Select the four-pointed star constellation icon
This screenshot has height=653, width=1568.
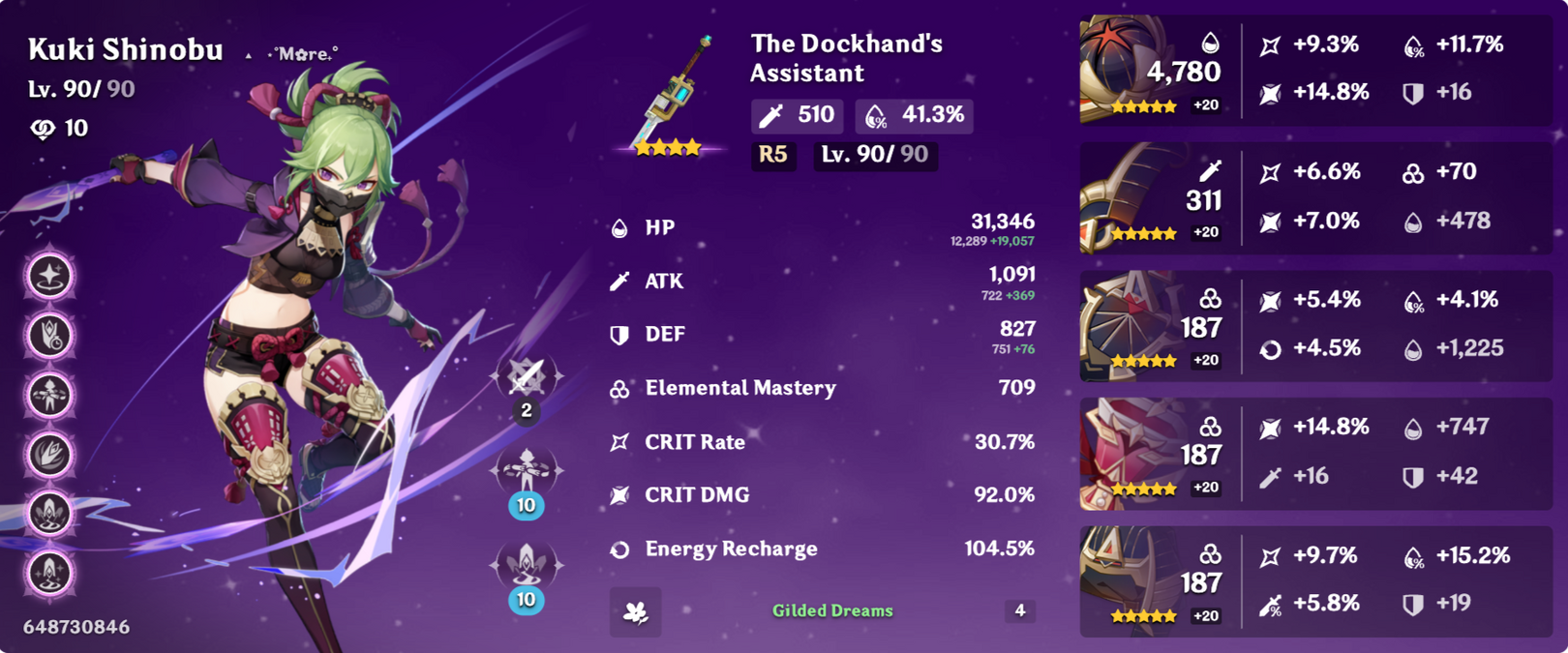[x=49, y=277]
